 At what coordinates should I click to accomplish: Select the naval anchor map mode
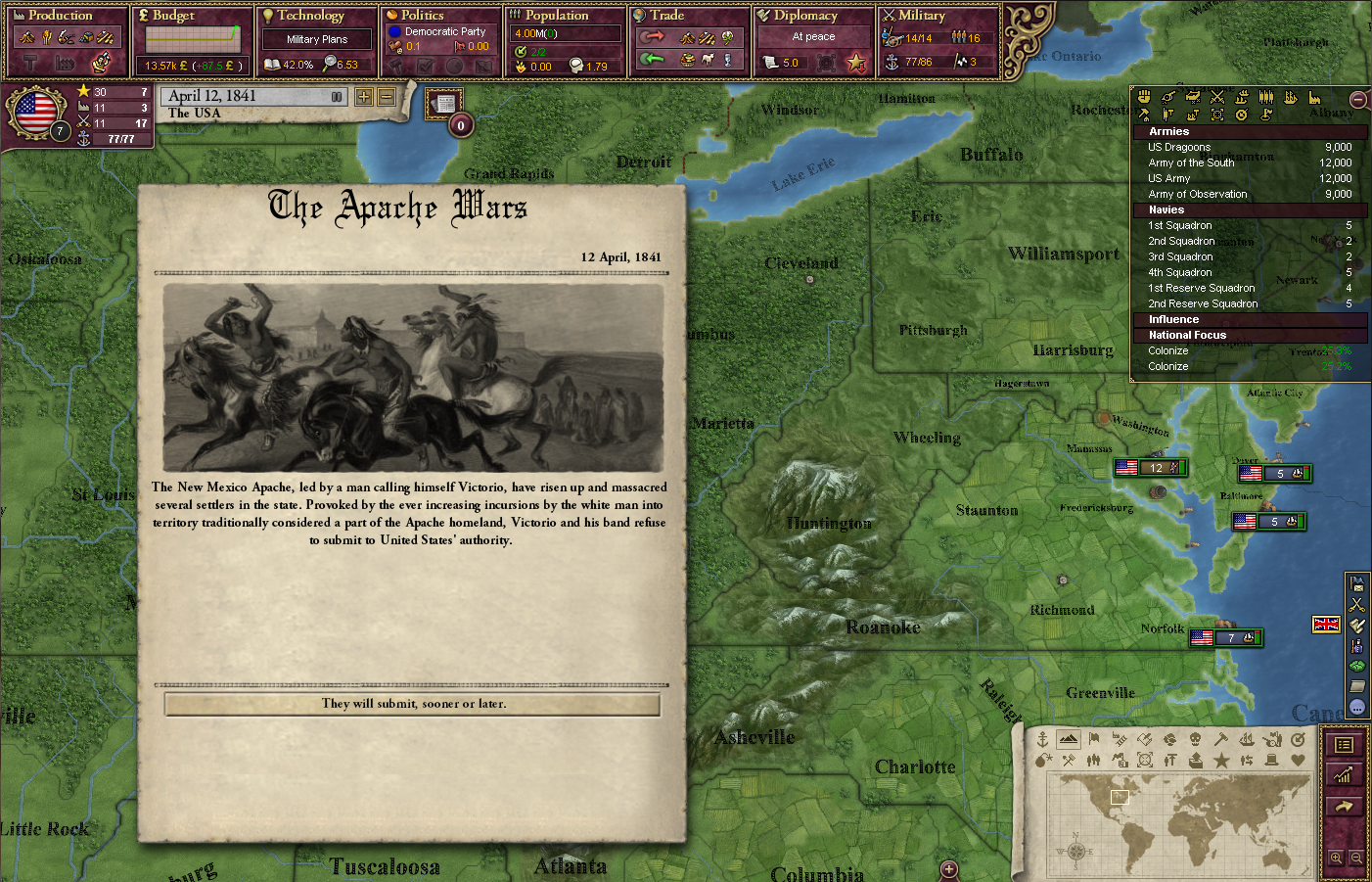[1042, 740]
